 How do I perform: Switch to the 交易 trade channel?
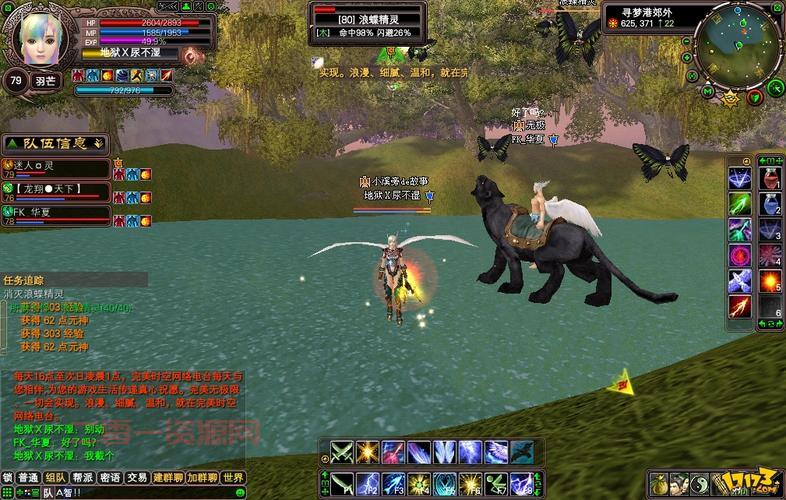137,478
